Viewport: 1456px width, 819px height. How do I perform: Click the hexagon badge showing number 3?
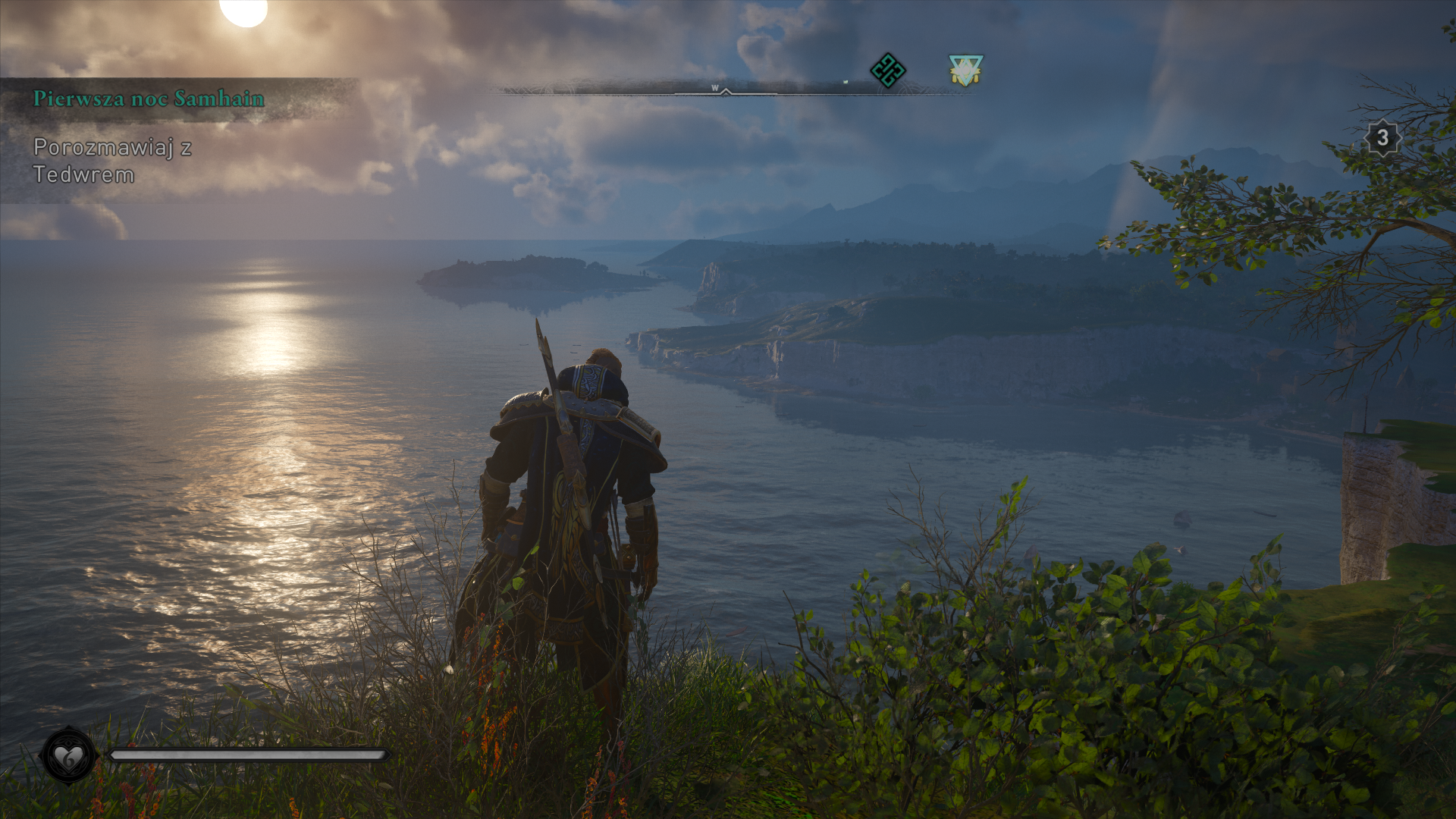click(x=1382, y=138)
